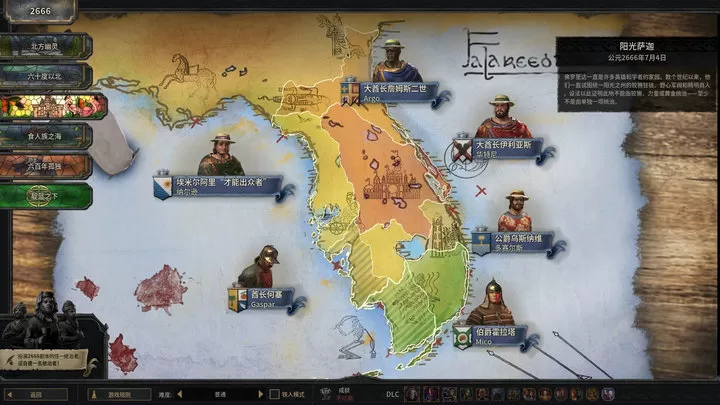Screen dimensions: 720x405
Task: Toggle the 铁人模式 Ironman checkbox
Action: point(276,394)
